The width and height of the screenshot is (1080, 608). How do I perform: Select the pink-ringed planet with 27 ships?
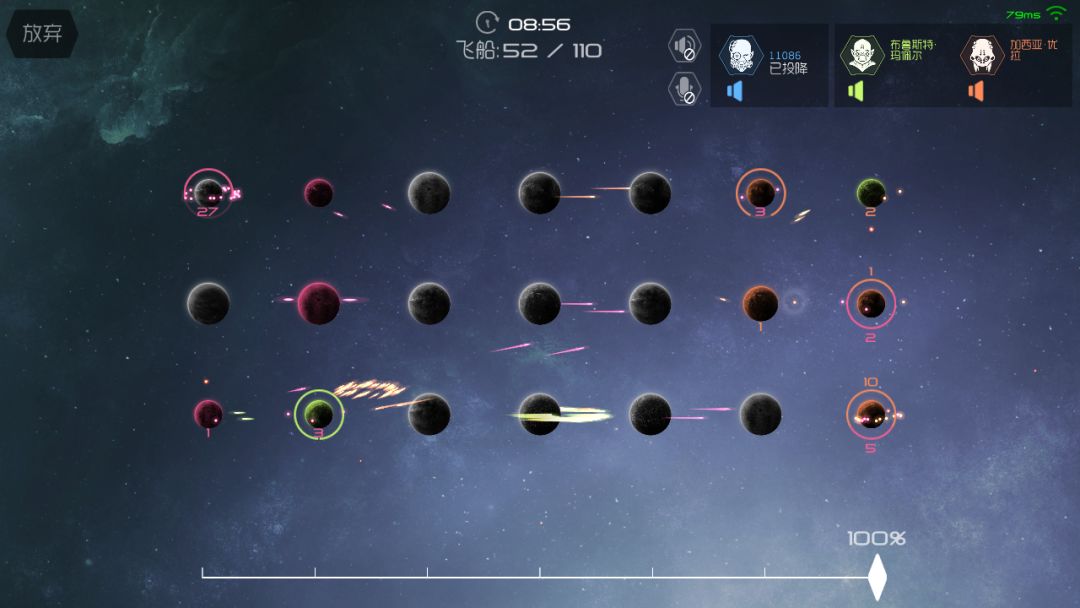coord(208,192)
